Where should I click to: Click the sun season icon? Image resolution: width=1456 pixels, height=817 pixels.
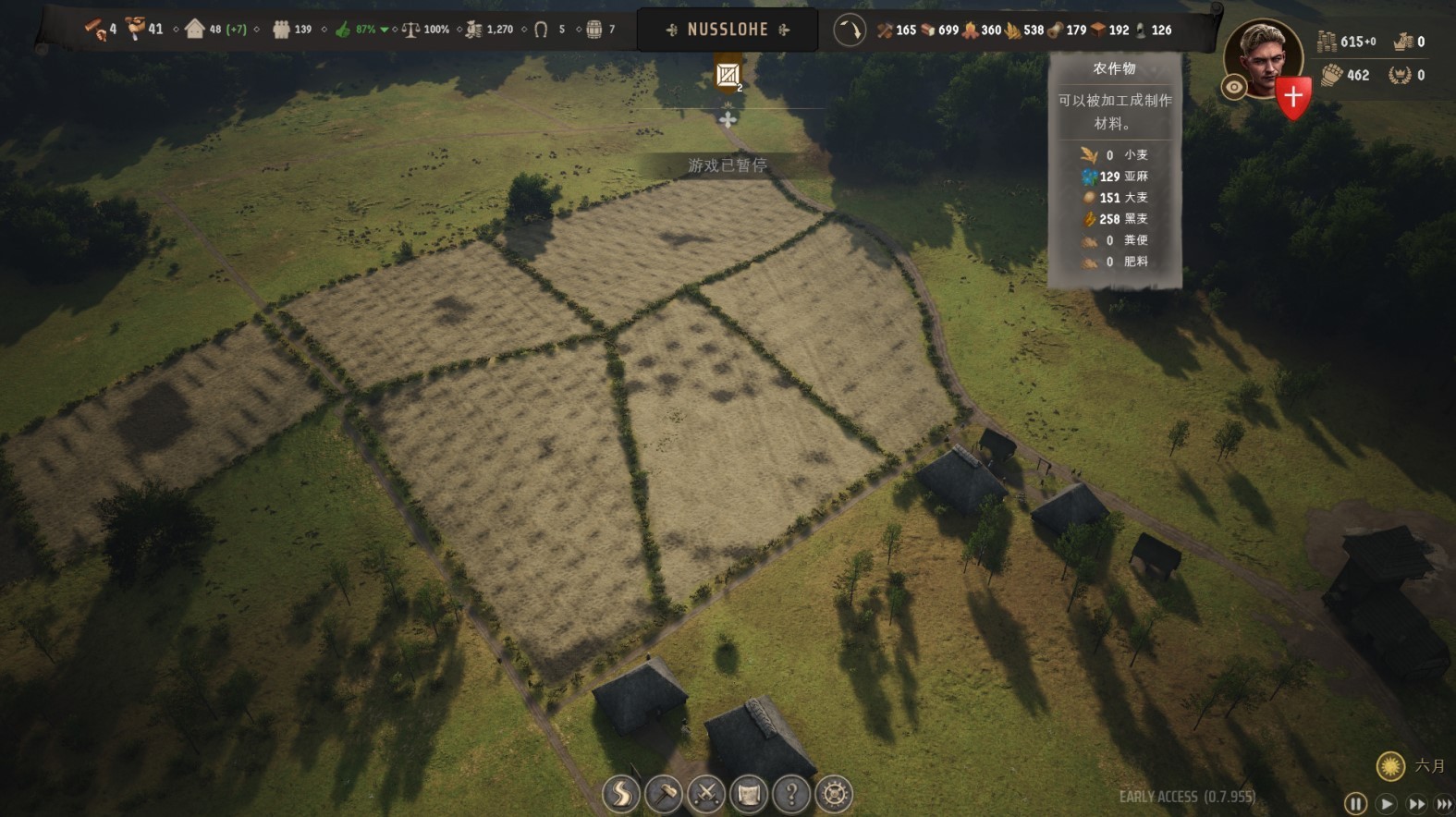tap(1390, 765)
